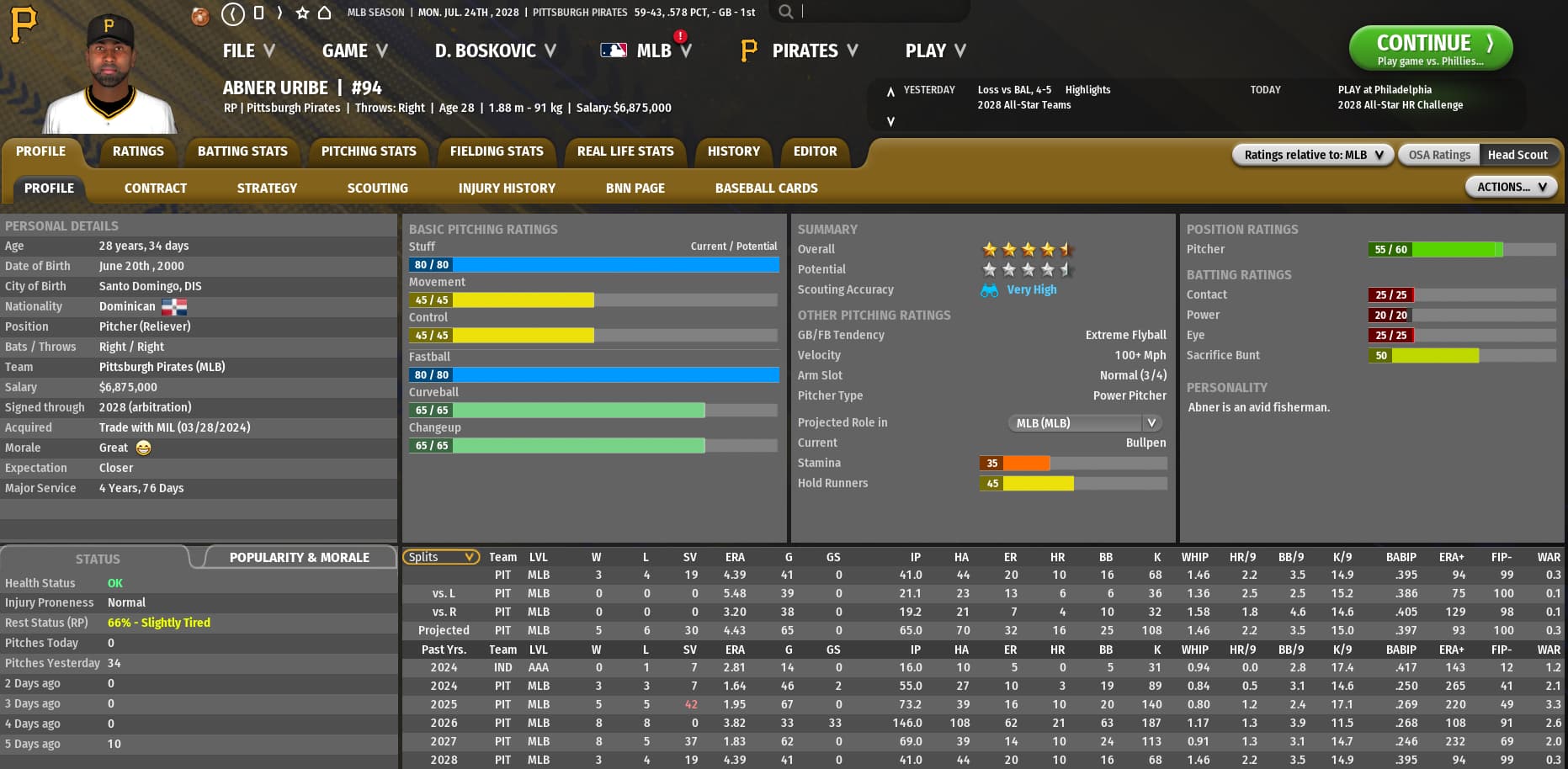View the Fielding Stats tab

click(x=497, y=151)
